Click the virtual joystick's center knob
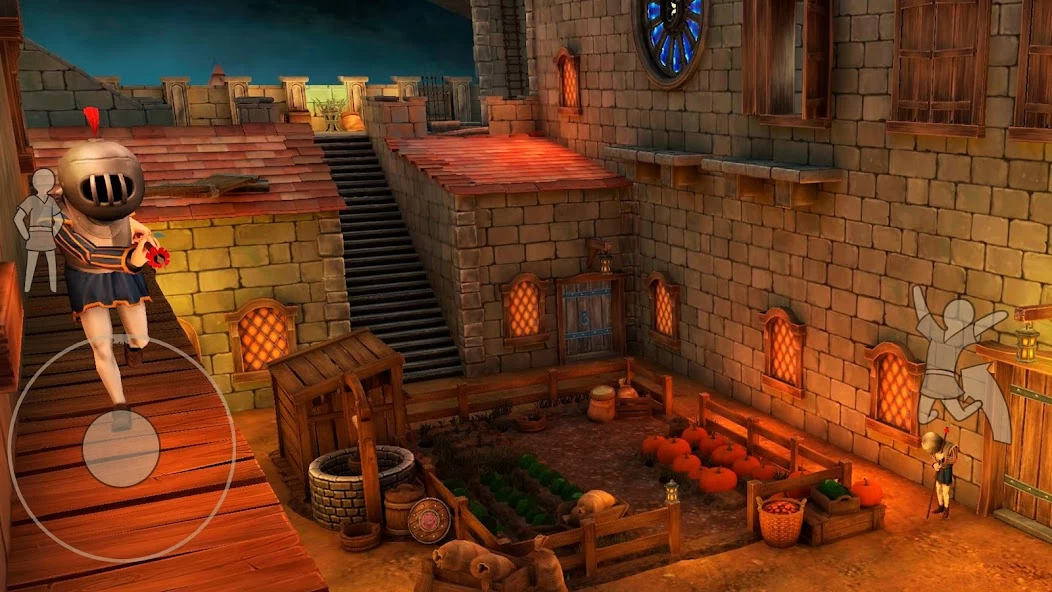 point(121,448)
